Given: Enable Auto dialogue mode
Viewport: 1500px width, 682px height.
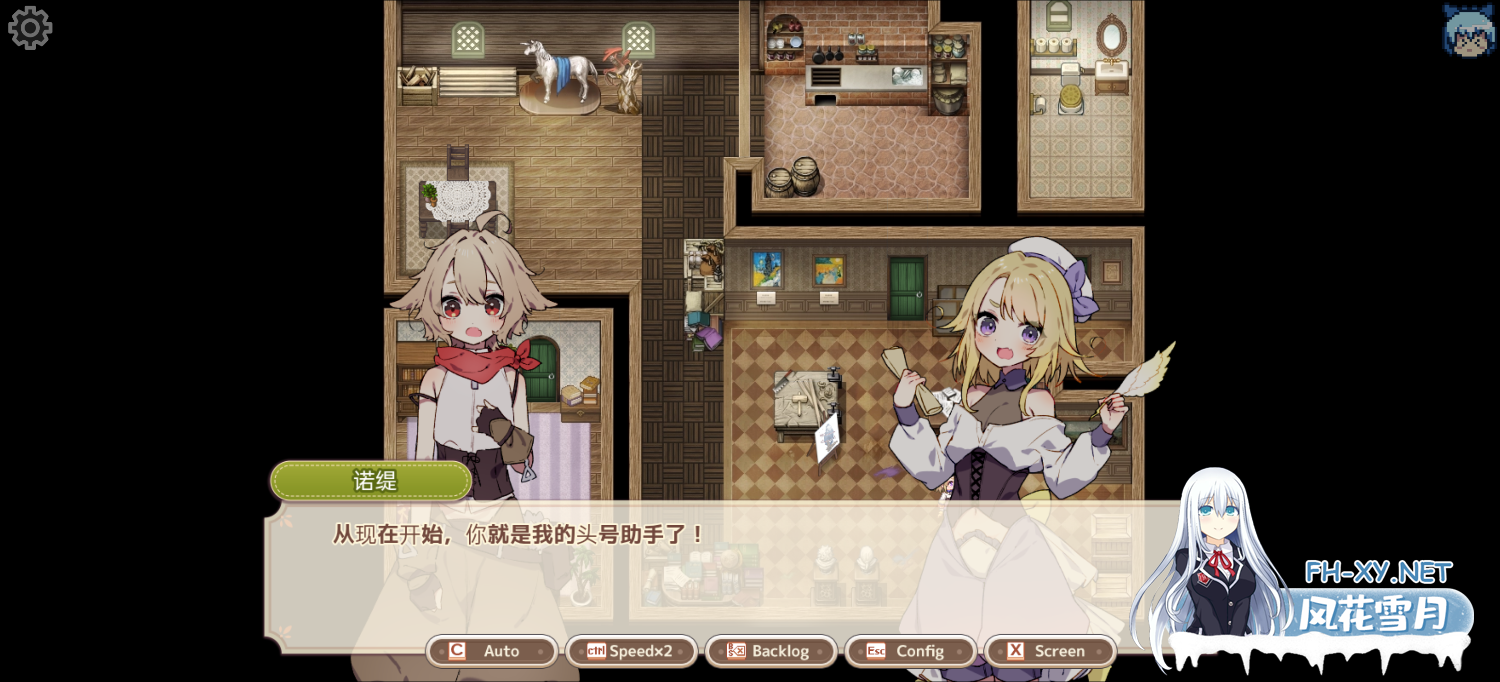Looking at the screenshot, I should 492,651.
